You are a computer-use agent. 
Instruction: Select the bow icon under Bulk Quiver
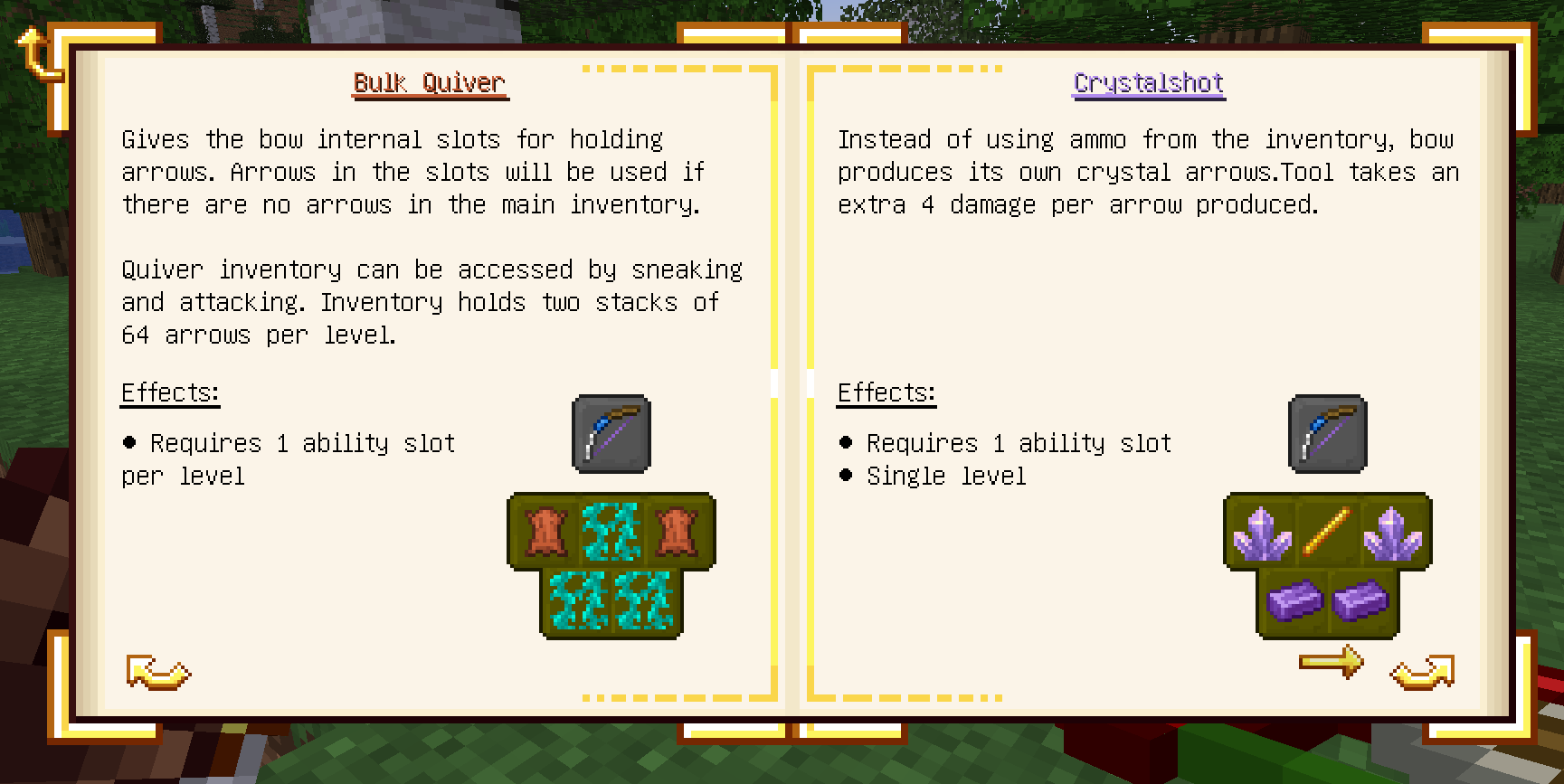tap(611, 434)
